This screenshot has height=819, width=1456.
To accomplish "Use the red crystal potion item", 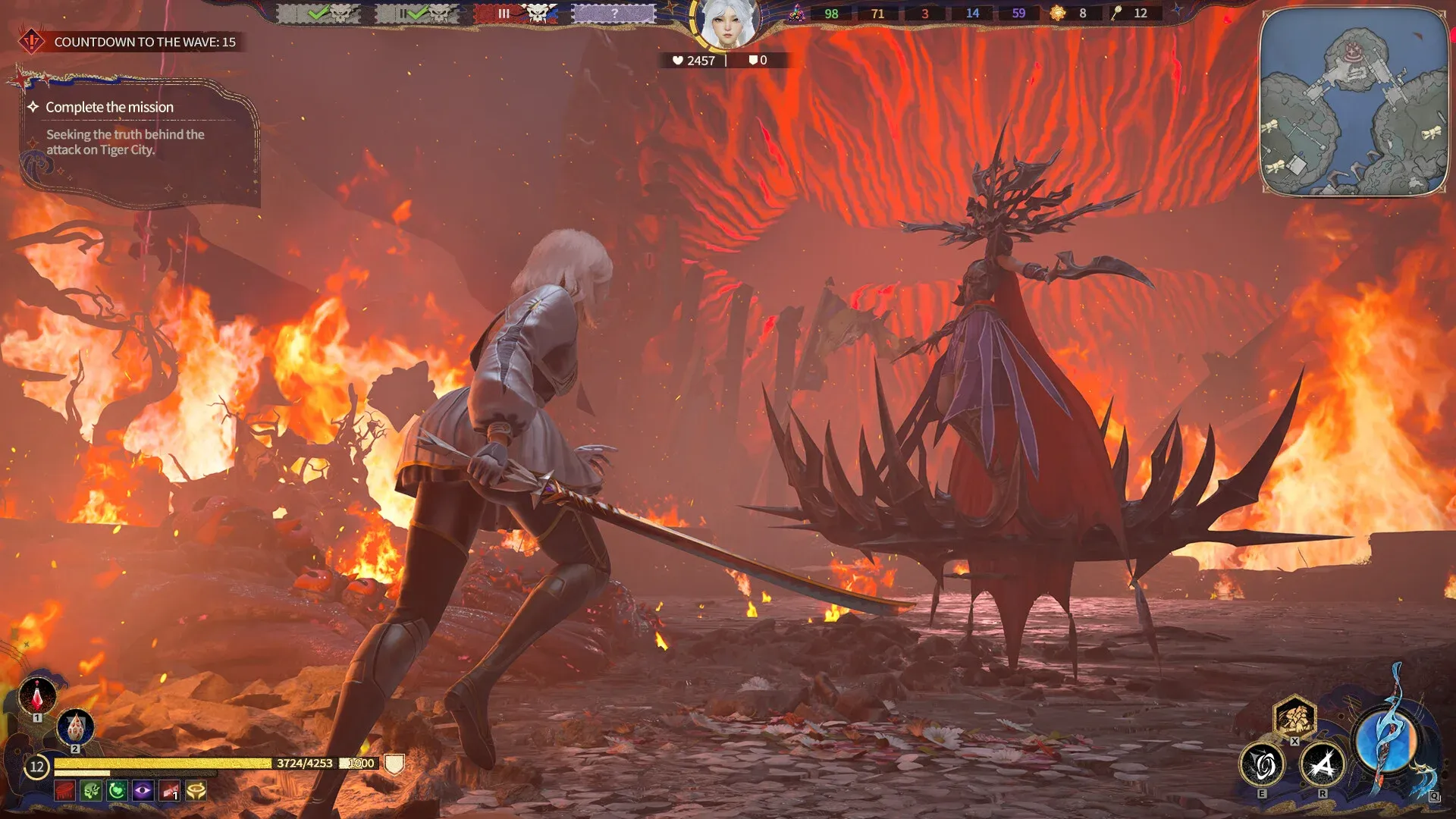I will 37,693.
